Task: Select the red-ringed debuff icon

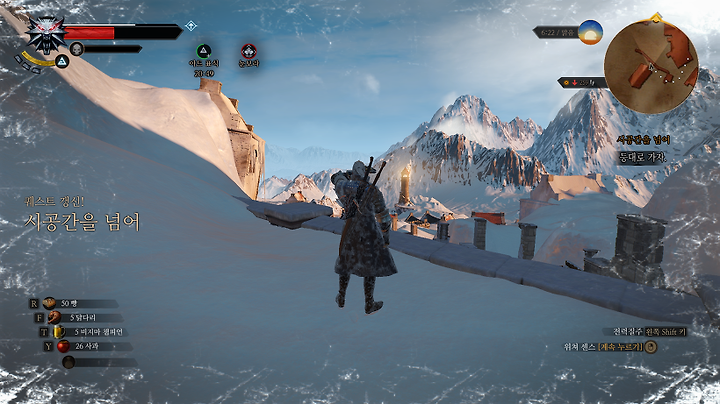Action: (x=248, y=50)
